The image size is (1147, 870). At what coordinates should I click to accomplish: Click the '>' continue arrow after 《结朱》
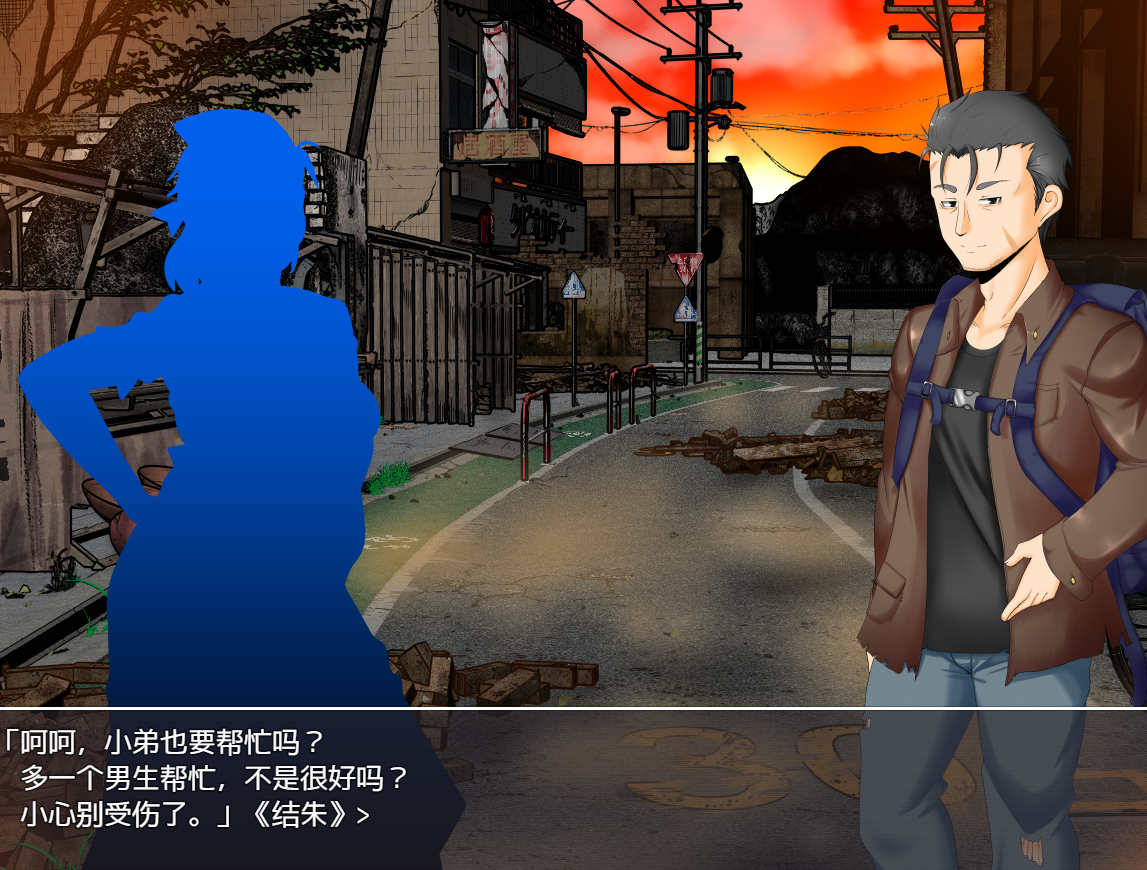tap(363, 816)
